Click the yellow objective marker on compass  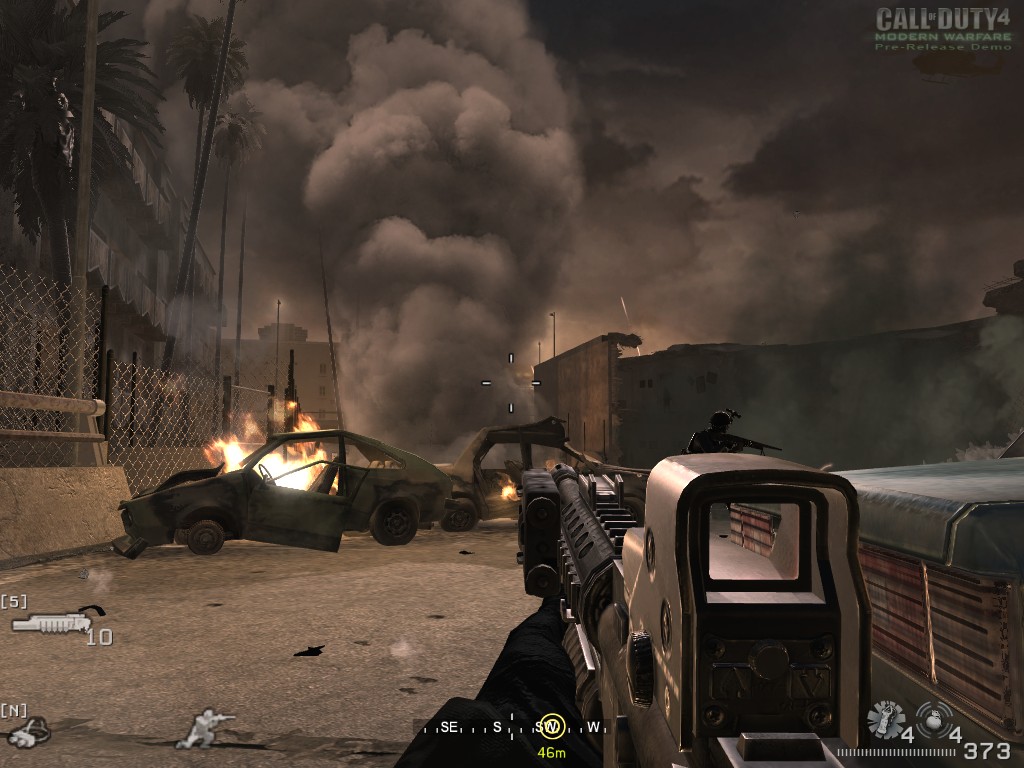point(550,727)
